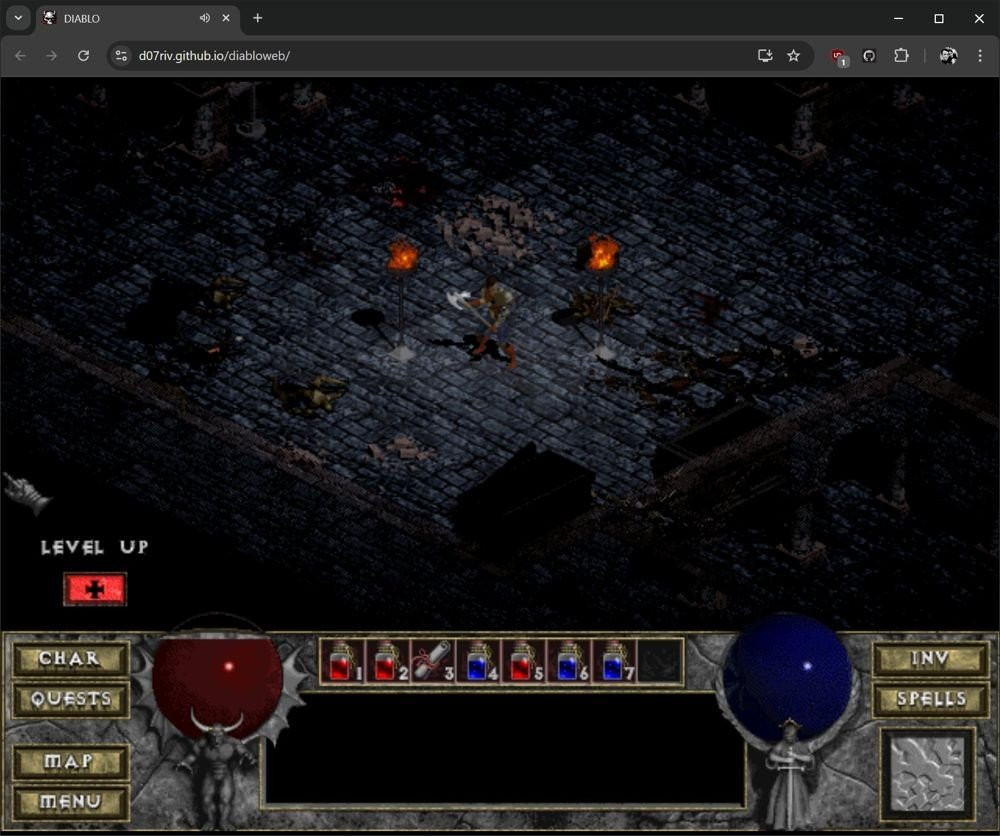Show the MAP overlay

click(x=70, y=762)
